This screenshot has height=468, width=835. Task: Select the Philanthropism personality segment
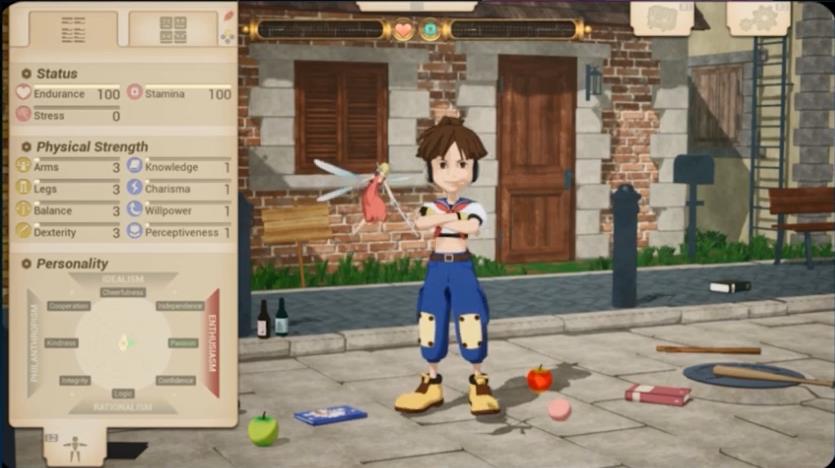pyautogui.click(x=35, y=343)
